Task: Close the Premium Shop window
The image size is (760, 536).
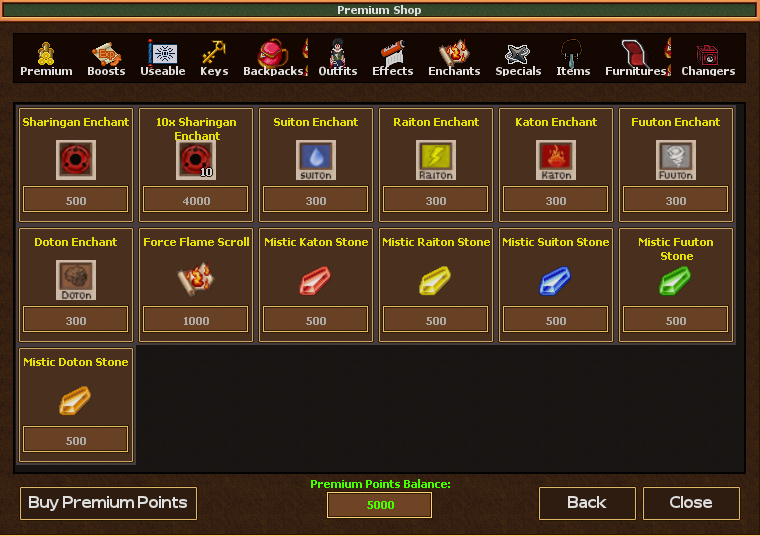Action: tap(691, 503)
